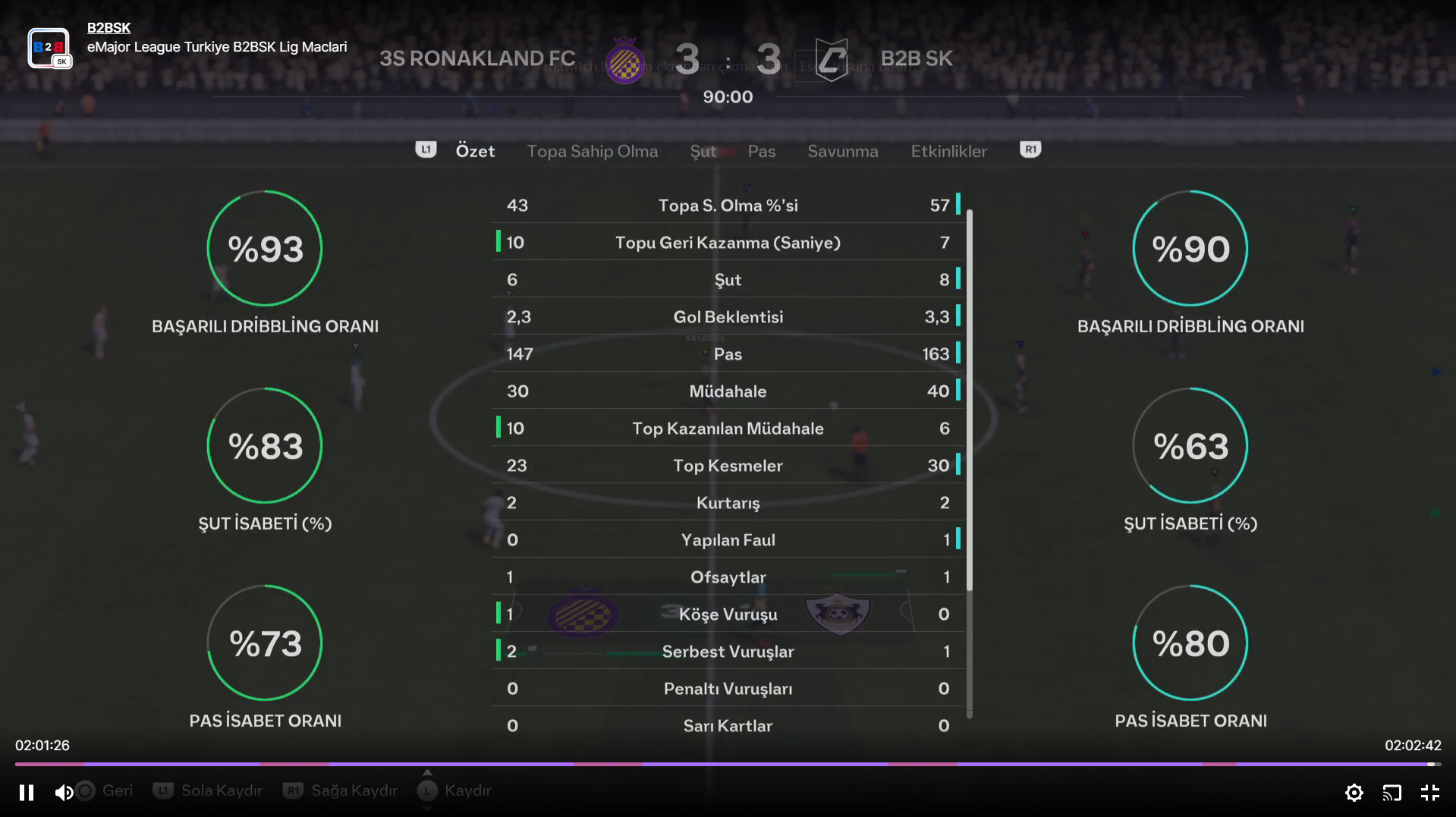Viewport: 1456px width, 817px height.
Task: Open the B2BSK channel link
Action: 108,28
